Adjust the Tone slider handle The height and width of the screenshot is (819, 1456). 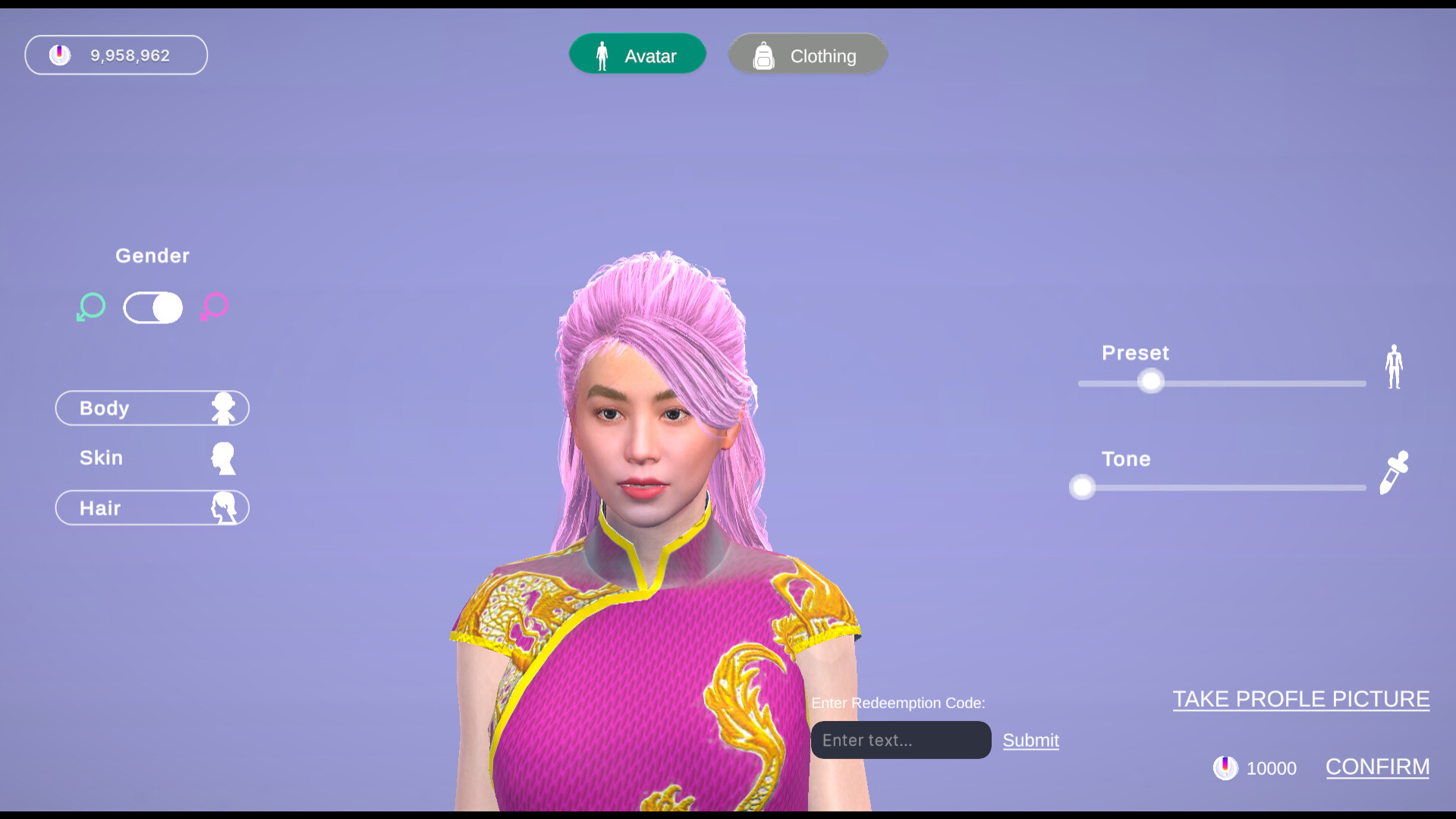point(1081,487)
